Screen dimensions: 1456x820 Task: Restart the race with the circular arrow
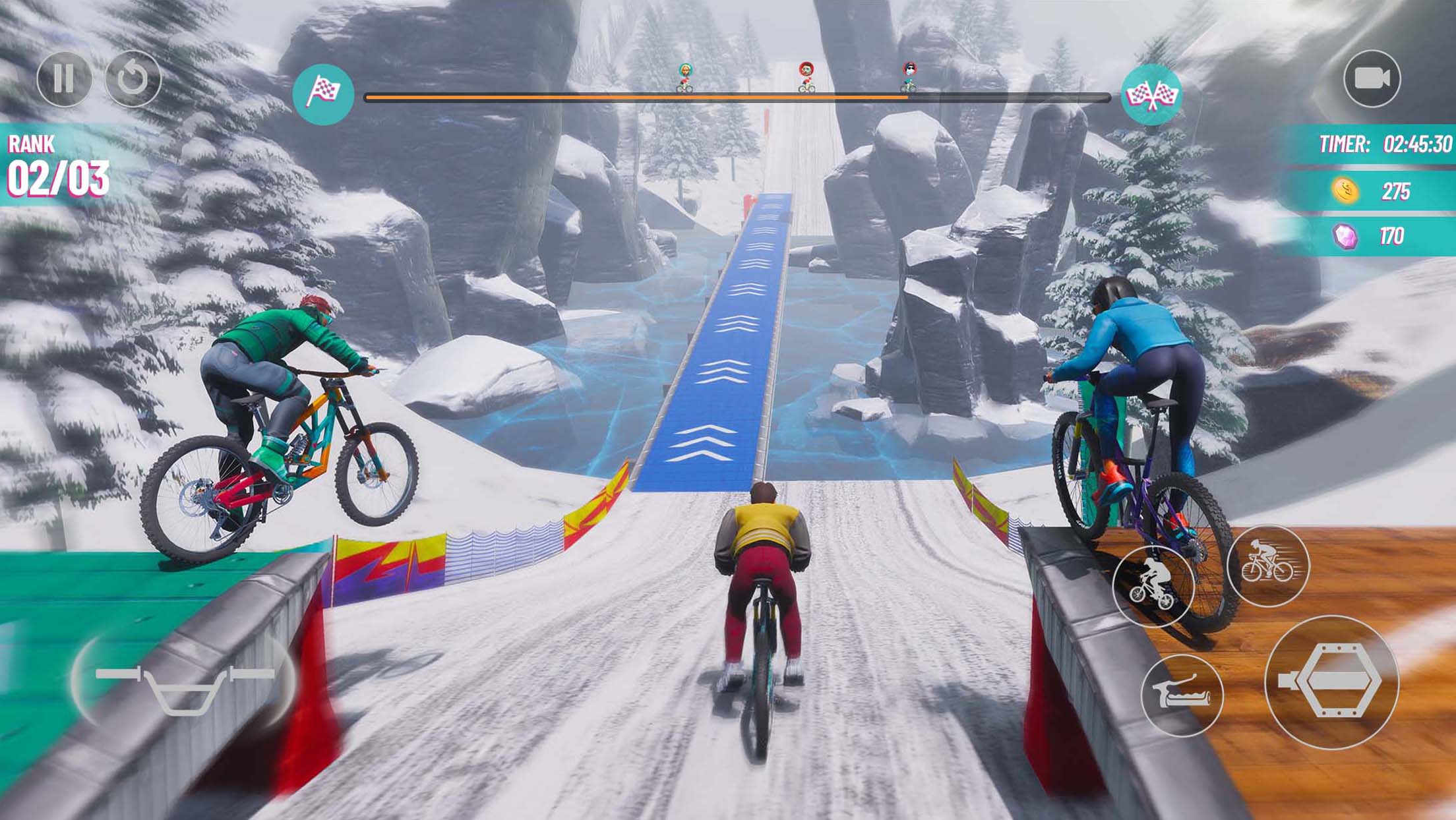(x=133, y=79)
